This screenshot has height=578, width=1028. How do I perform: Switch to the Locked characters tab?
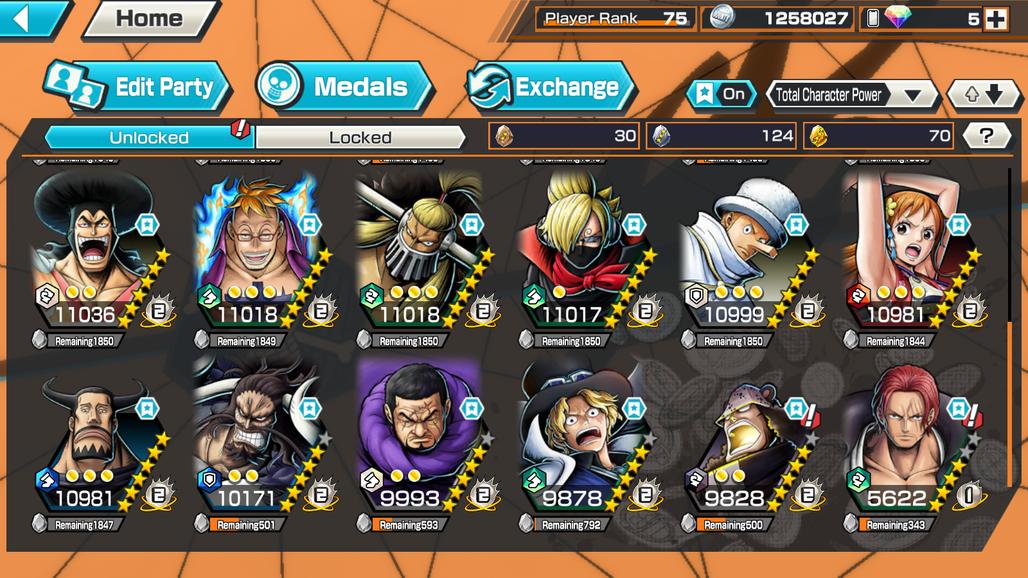pyautogui.click(x=360, y=137)
